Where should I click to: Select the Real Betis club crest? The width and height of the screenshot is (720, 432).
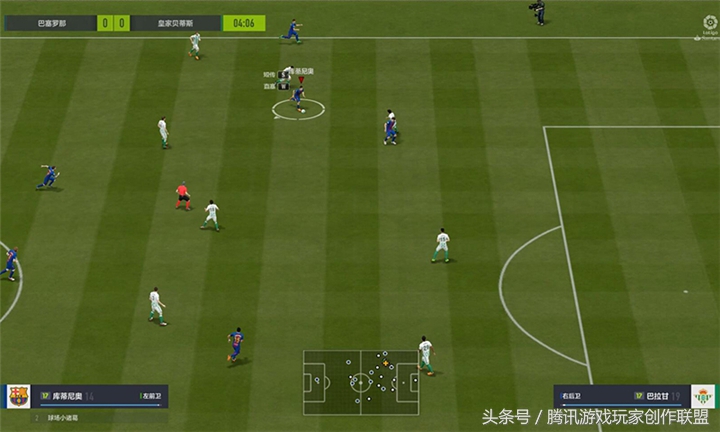pos(702,396)
